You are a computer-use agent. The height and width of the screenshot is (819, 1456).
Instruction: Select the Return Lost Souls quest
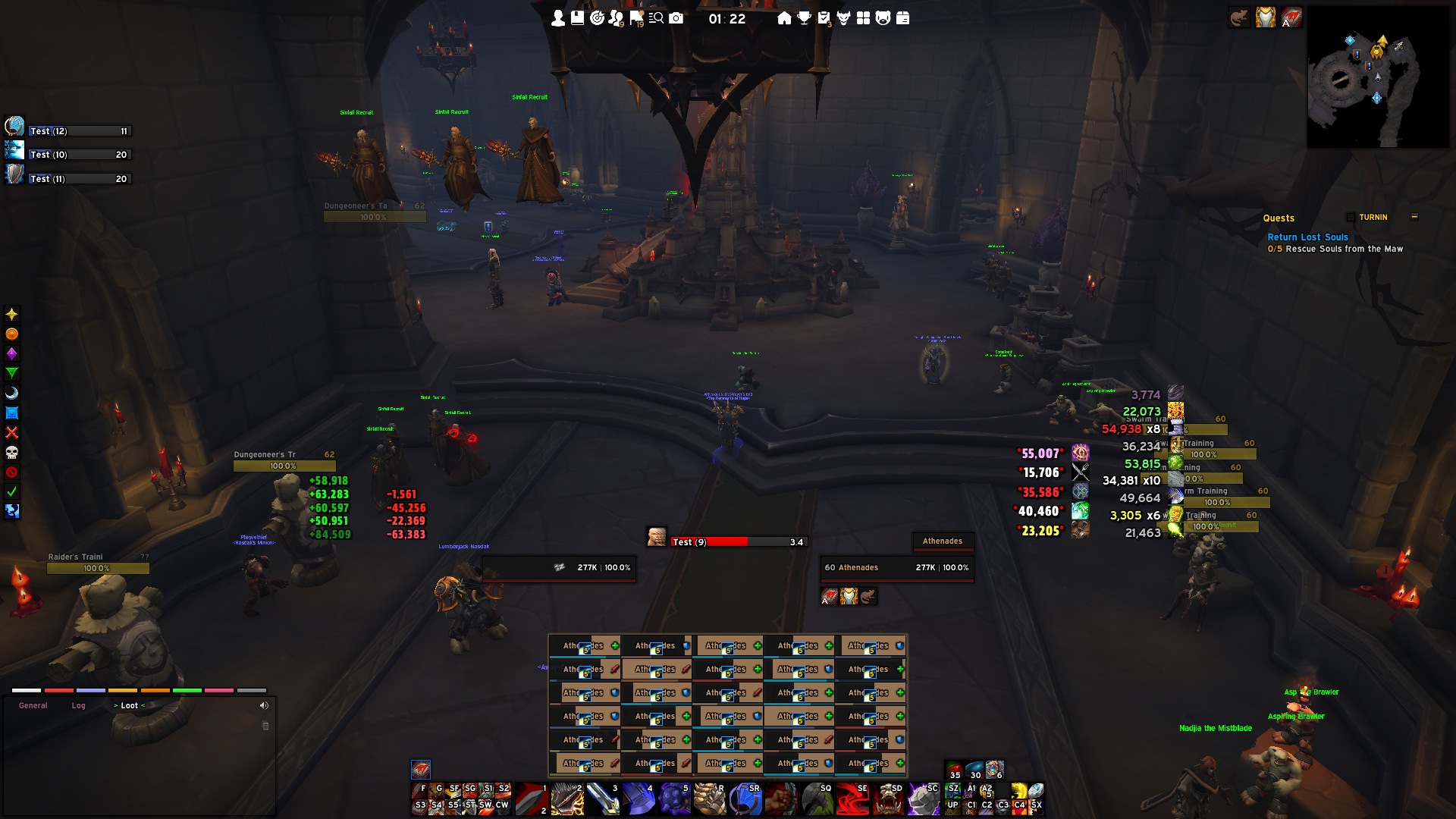1307,237
